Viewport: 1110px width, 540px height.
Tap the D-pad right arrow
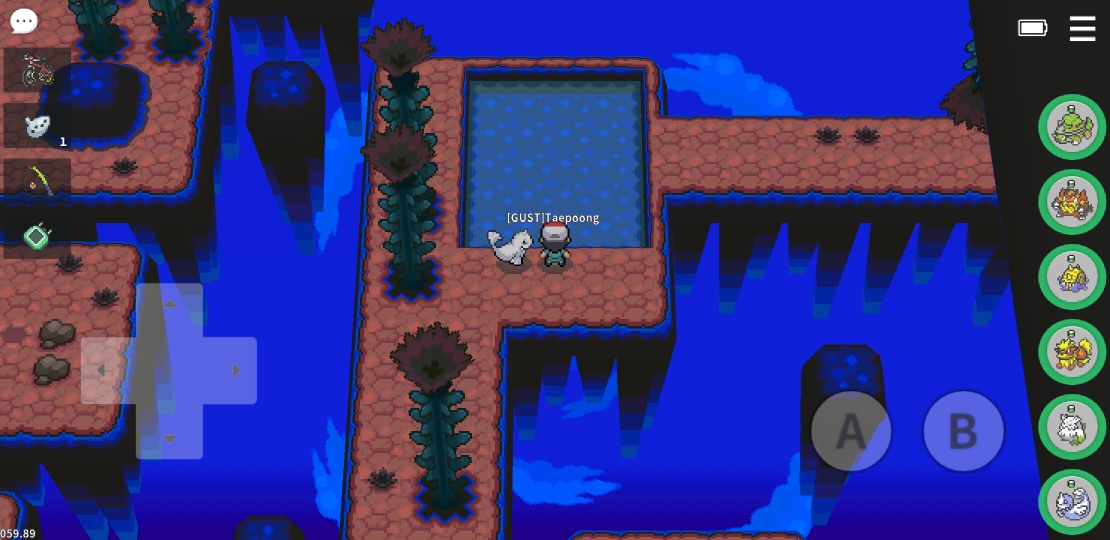tap(236, 370)
